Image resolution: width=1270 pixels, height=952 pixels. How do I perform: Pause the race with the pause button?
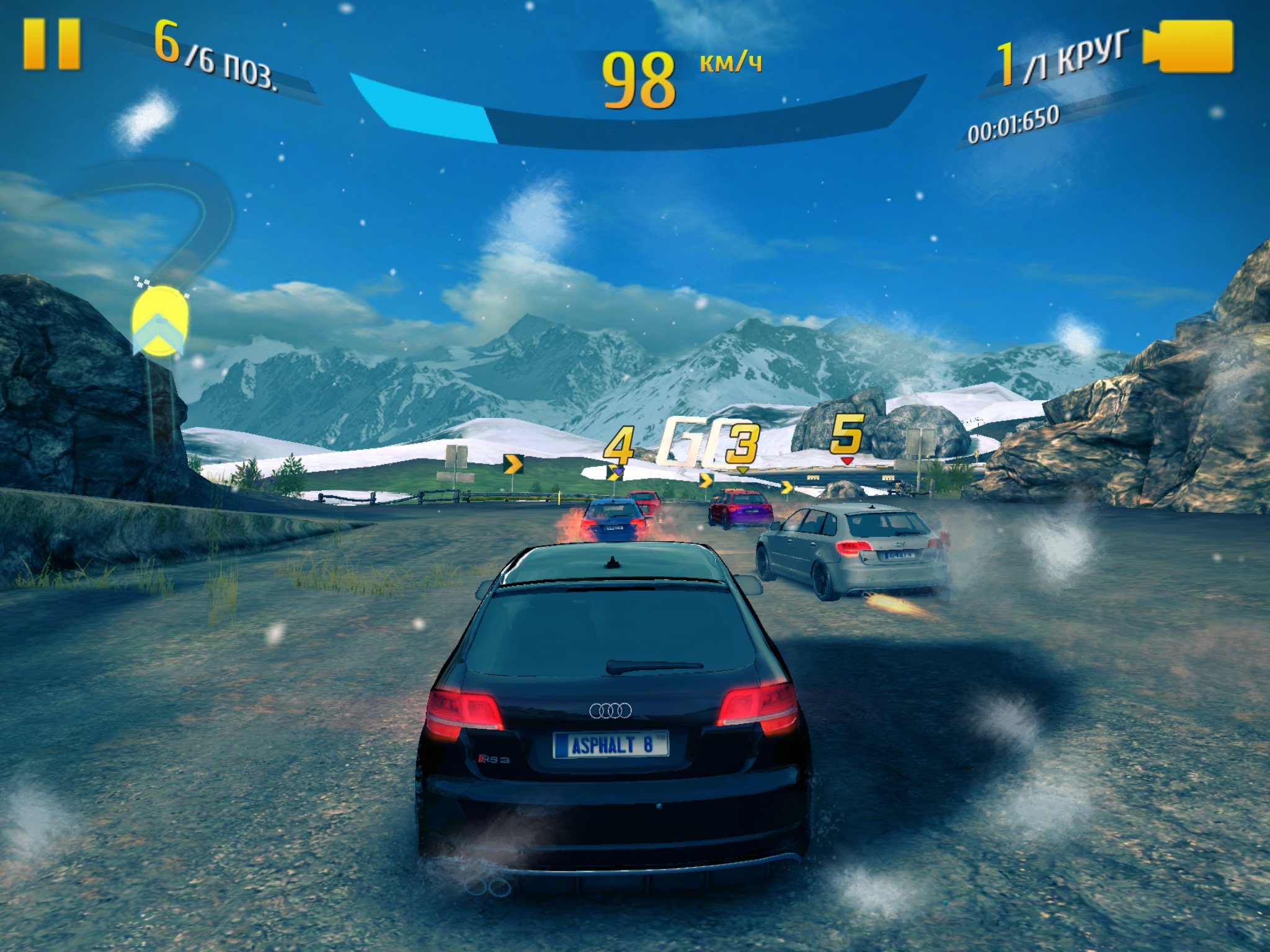pos(52,43)
